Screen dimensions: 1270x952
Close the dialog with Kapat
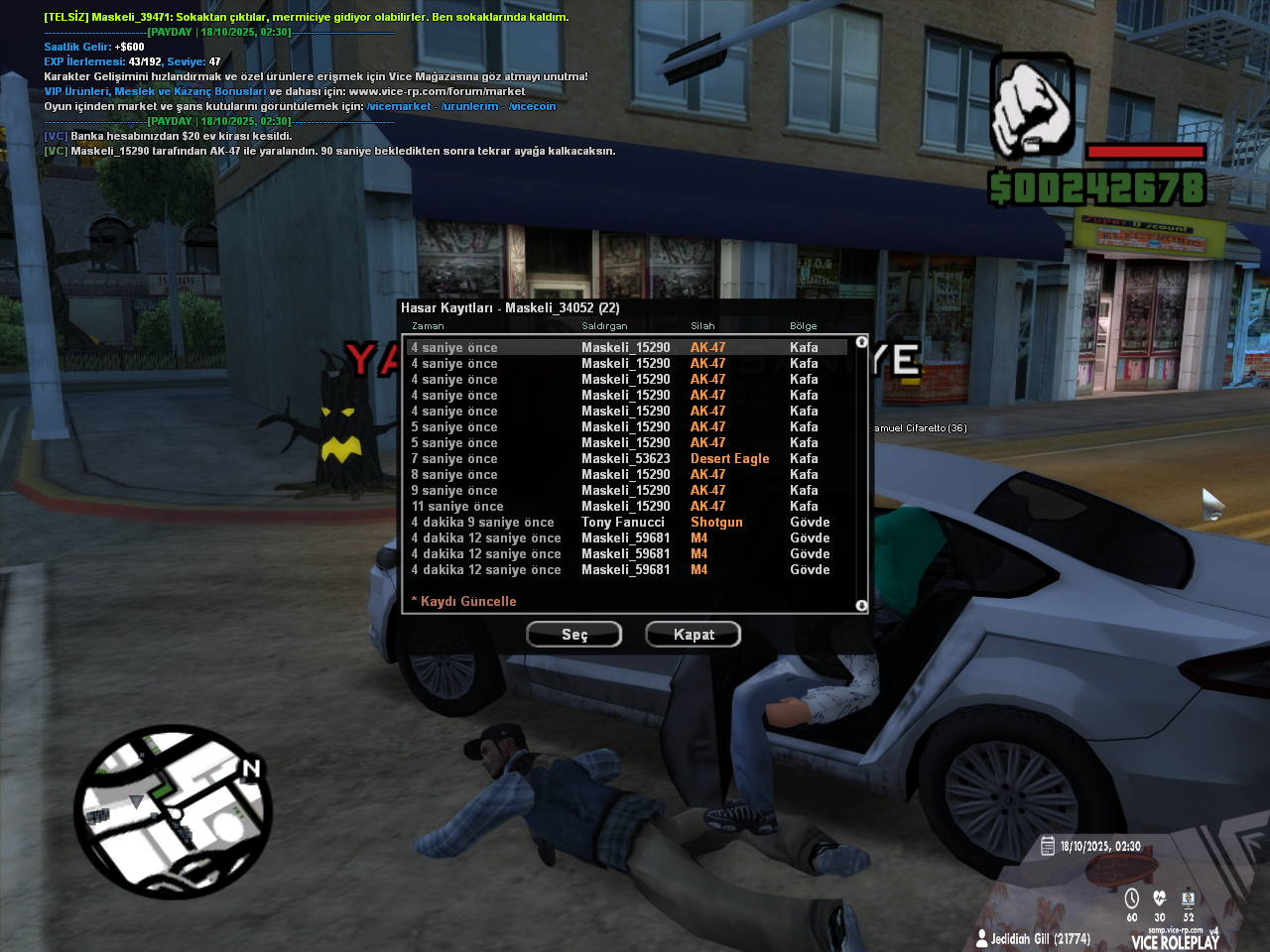pyautogui.click(x=693, y=635)
